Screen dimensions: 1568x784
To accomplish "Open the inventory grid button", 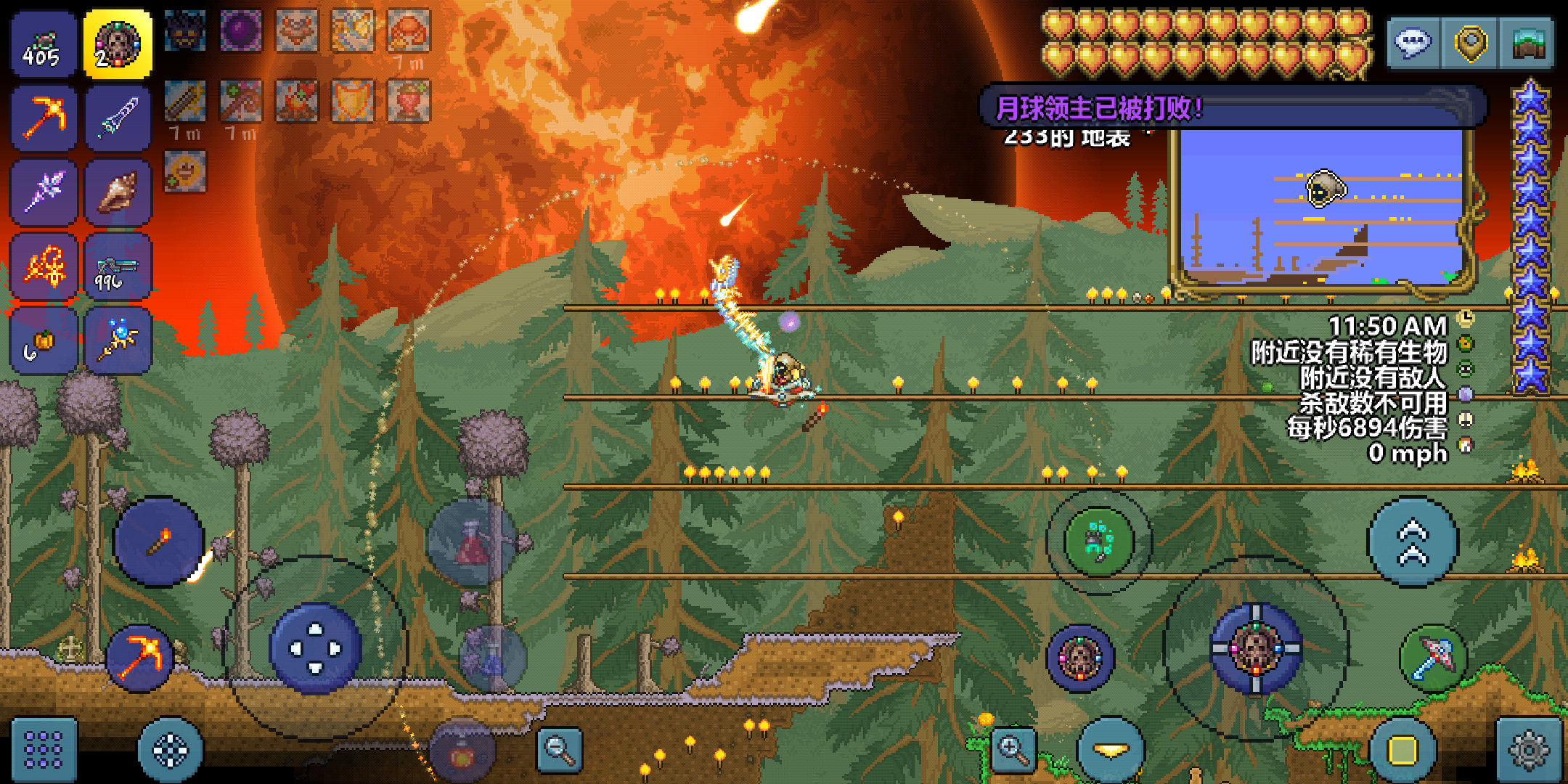I will click(44, 749).
